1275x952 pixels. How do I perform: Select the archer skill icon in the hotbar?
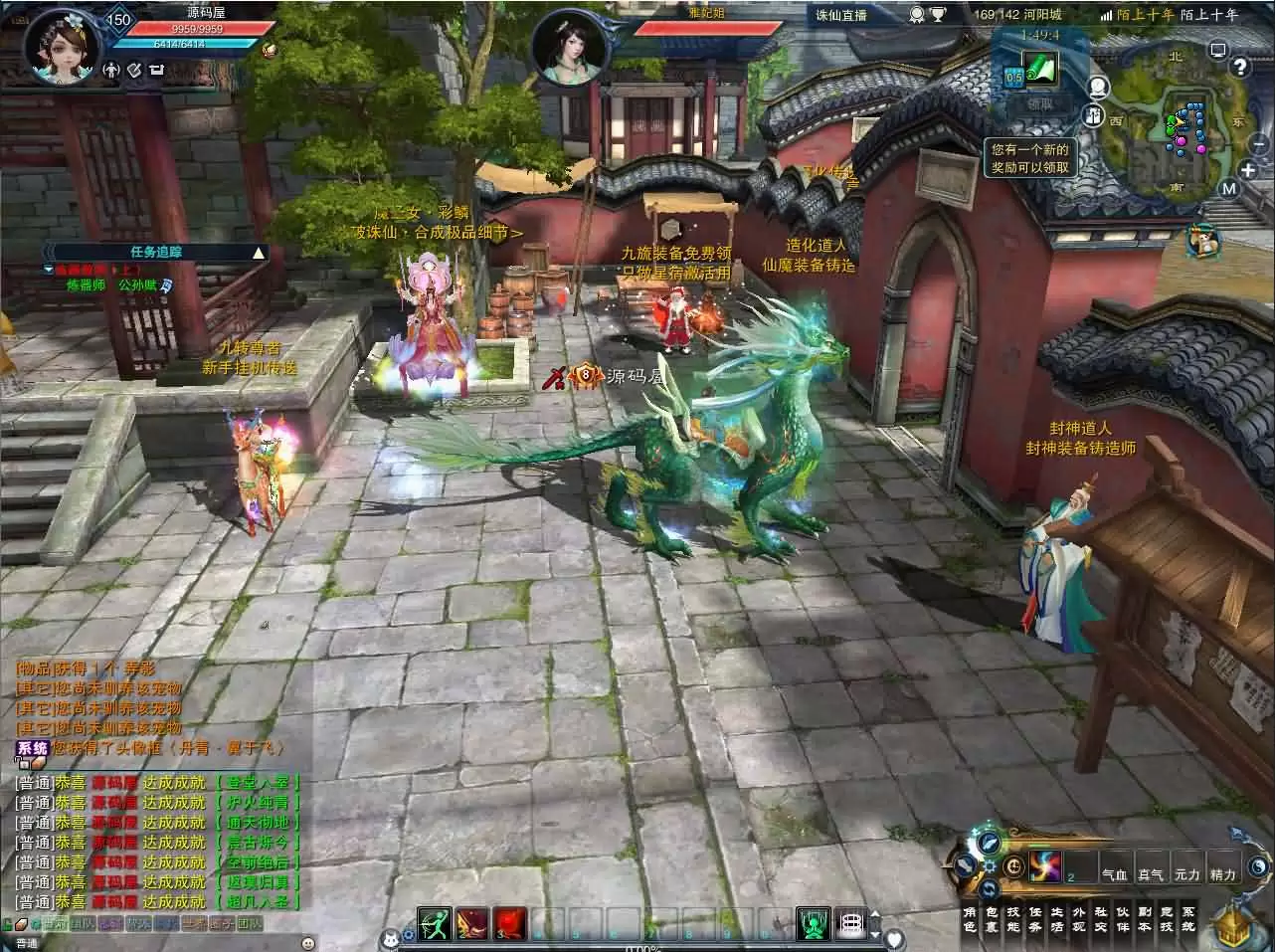(433, 922)
